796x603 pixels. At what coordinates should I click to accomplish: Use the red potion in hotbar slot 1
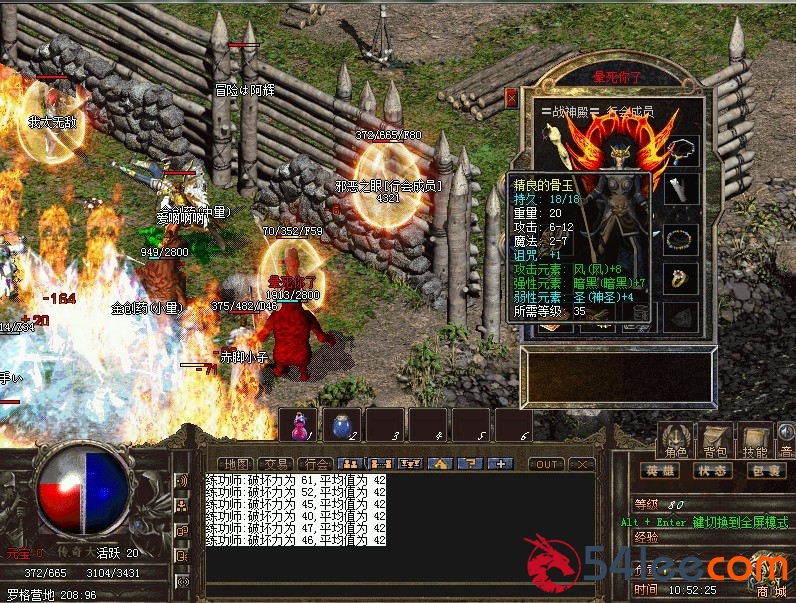[298, 425]
